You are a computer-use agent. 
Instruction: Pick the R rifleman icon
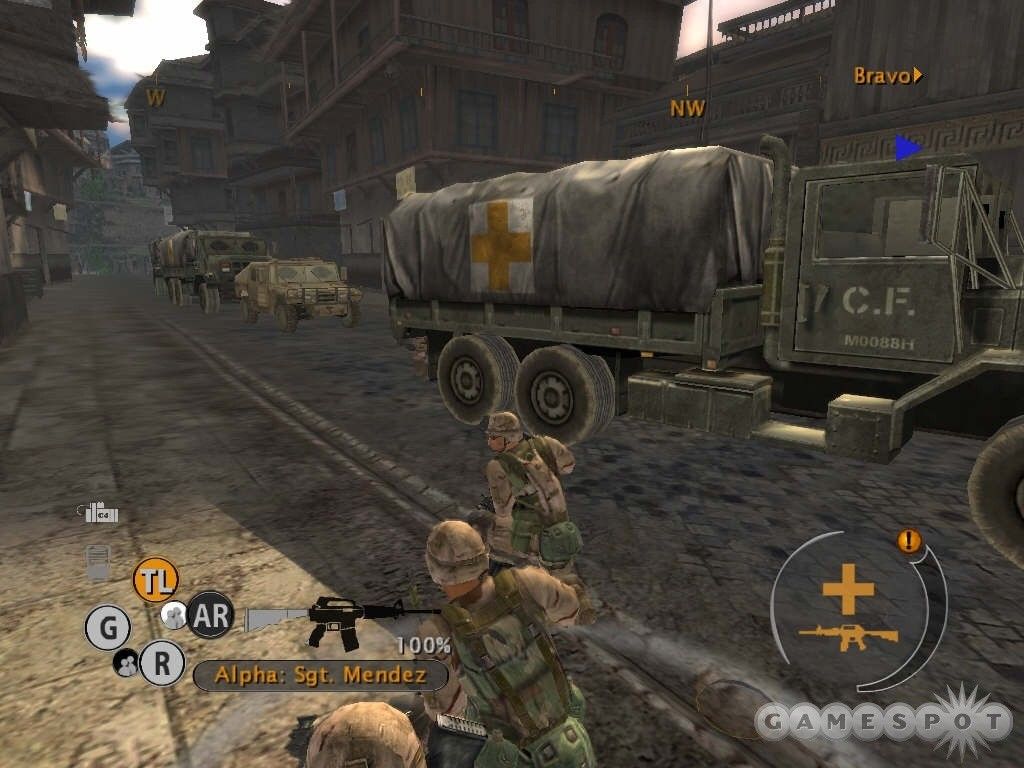[x=161, y=661]
